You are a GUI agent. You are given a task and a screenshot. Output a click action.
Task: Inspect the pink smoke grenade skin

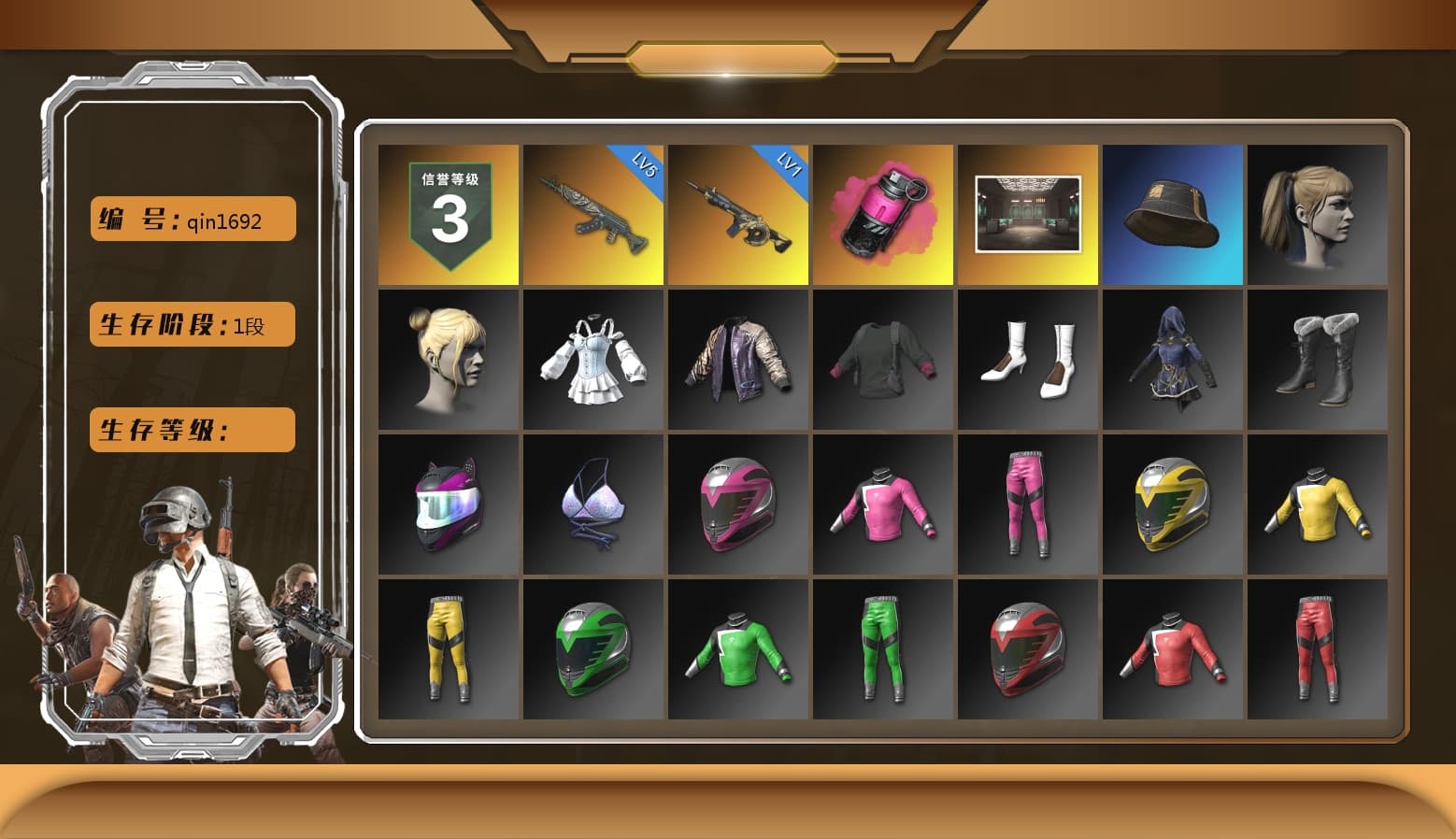click(x=883, y=213)
